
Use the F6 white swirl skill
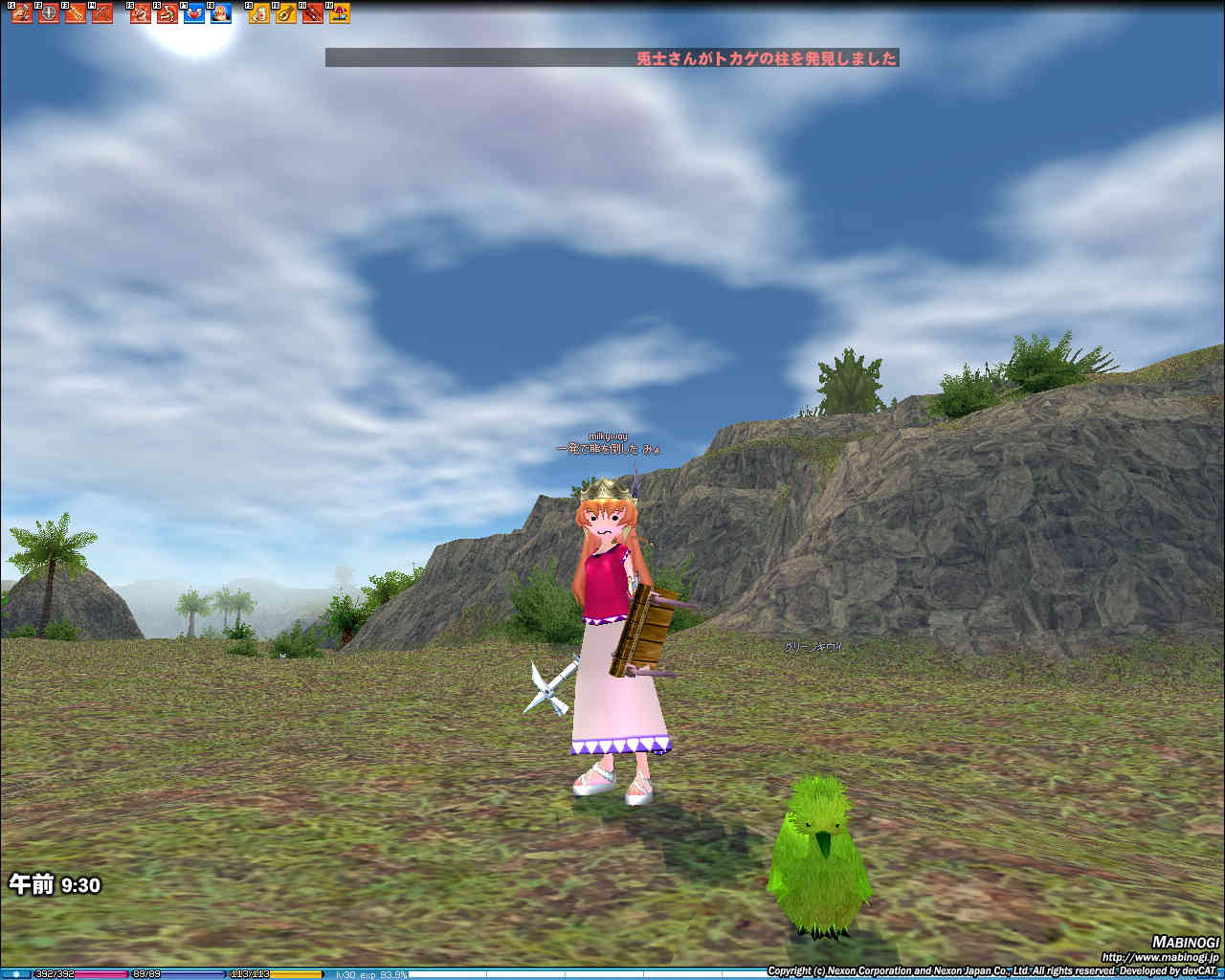167,13
